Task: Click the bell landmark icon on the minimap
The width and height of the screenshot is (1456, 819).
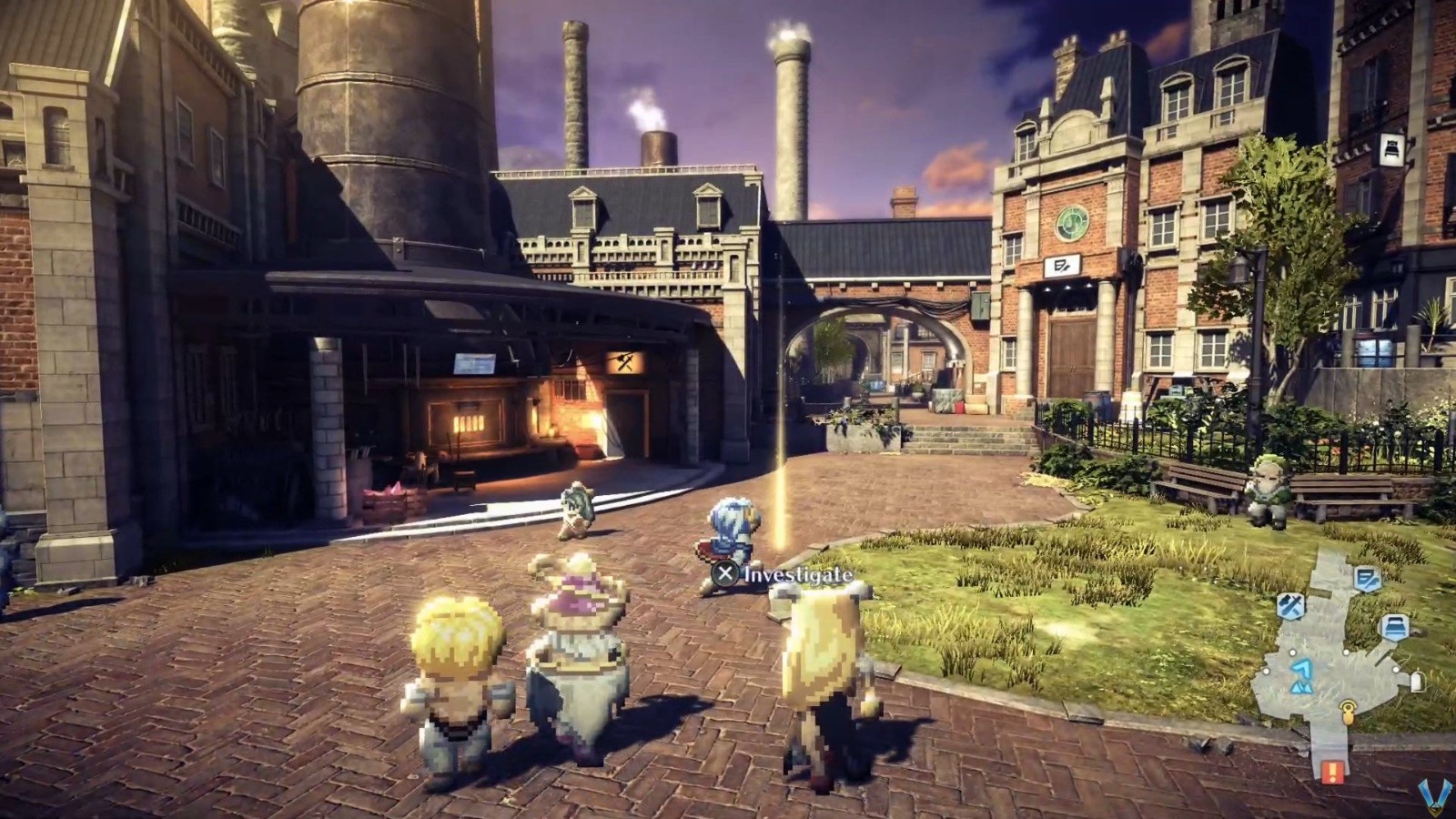Action: click(1418, 681)
